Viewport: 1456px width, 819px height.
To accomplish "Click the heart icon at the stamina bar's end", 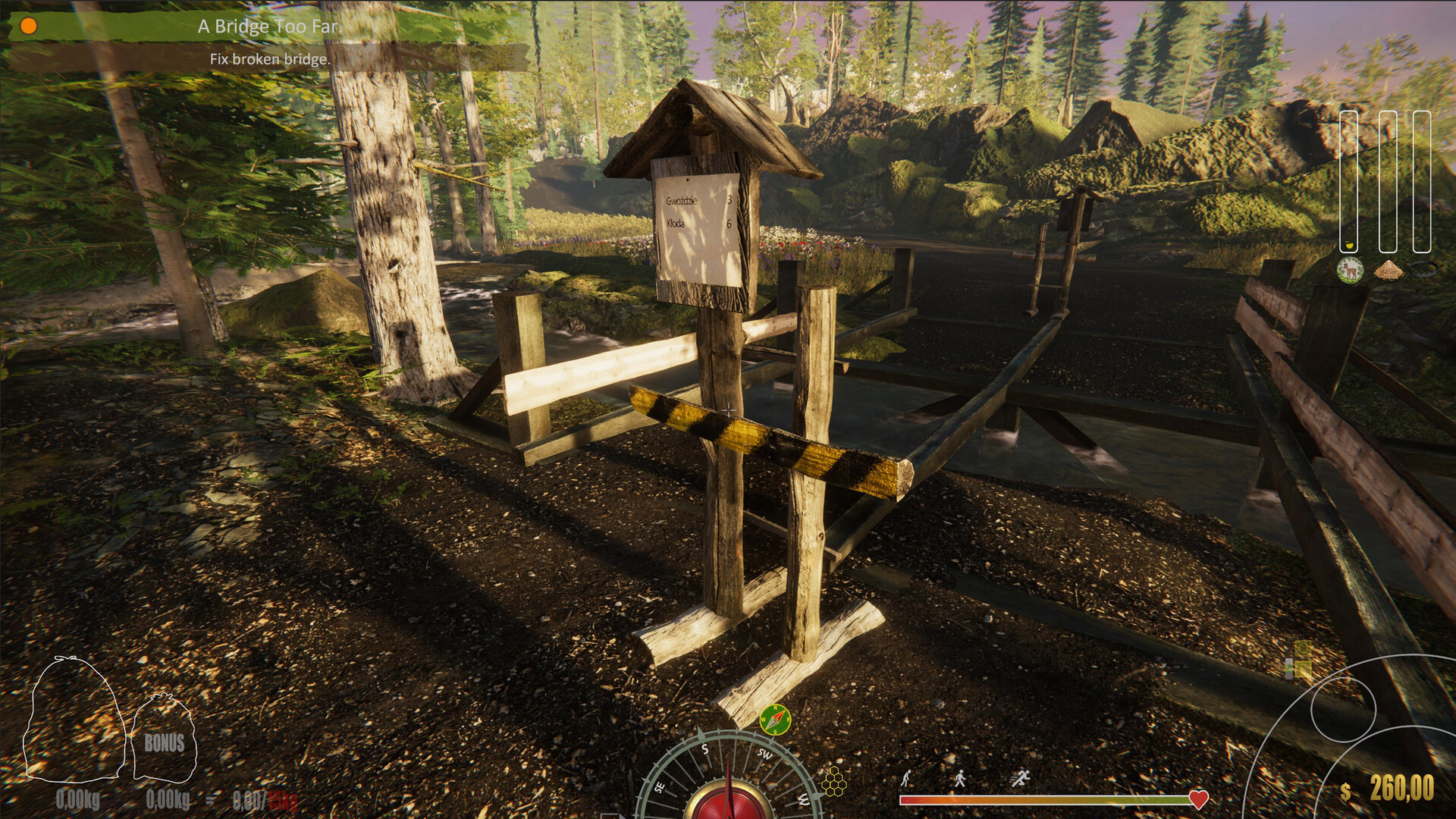I will [x=1197, y=798].
